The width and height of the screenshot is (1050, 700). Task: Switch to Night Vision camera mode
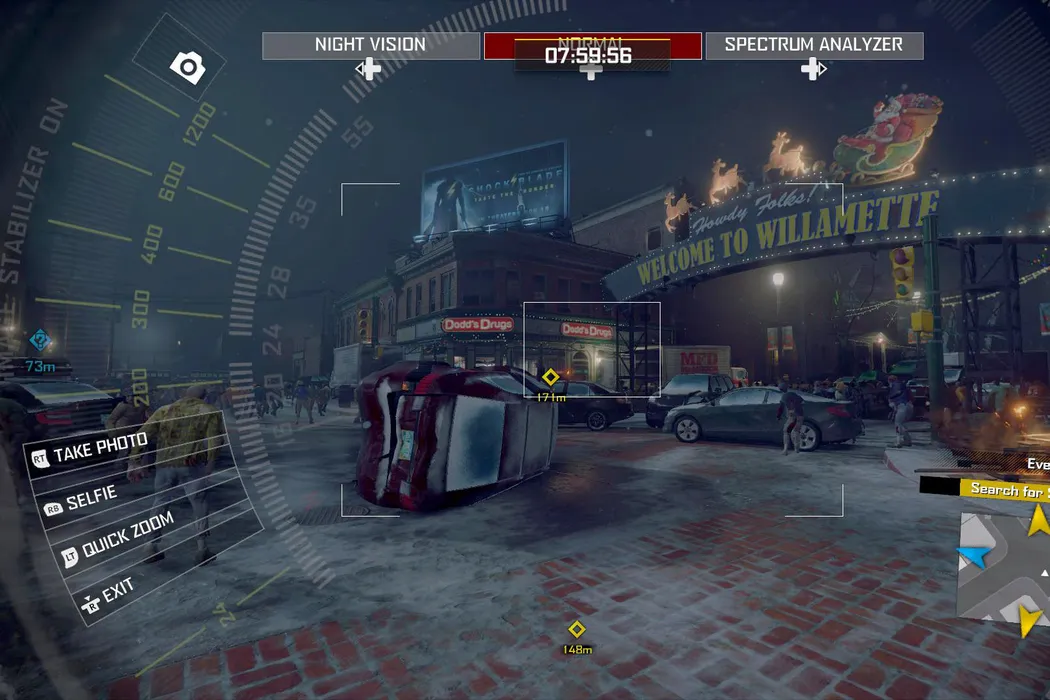pos(371,45)
